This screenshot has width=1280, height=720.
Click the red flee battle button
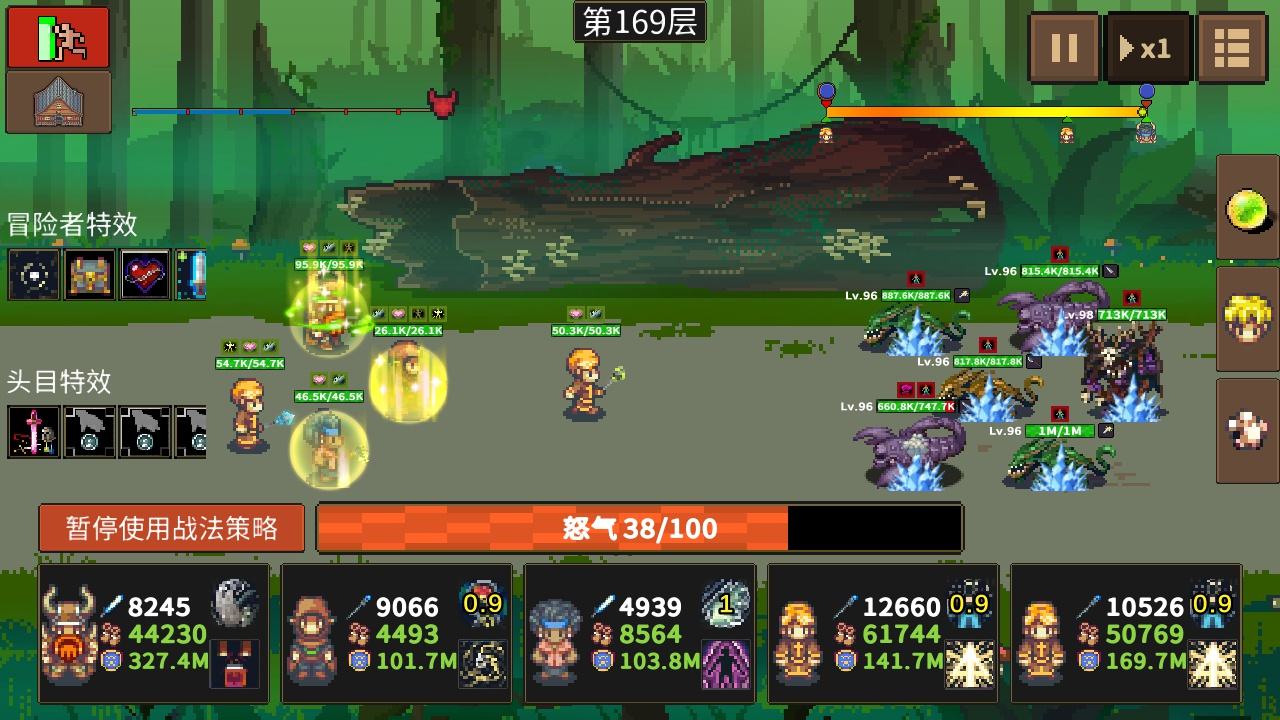58,37
